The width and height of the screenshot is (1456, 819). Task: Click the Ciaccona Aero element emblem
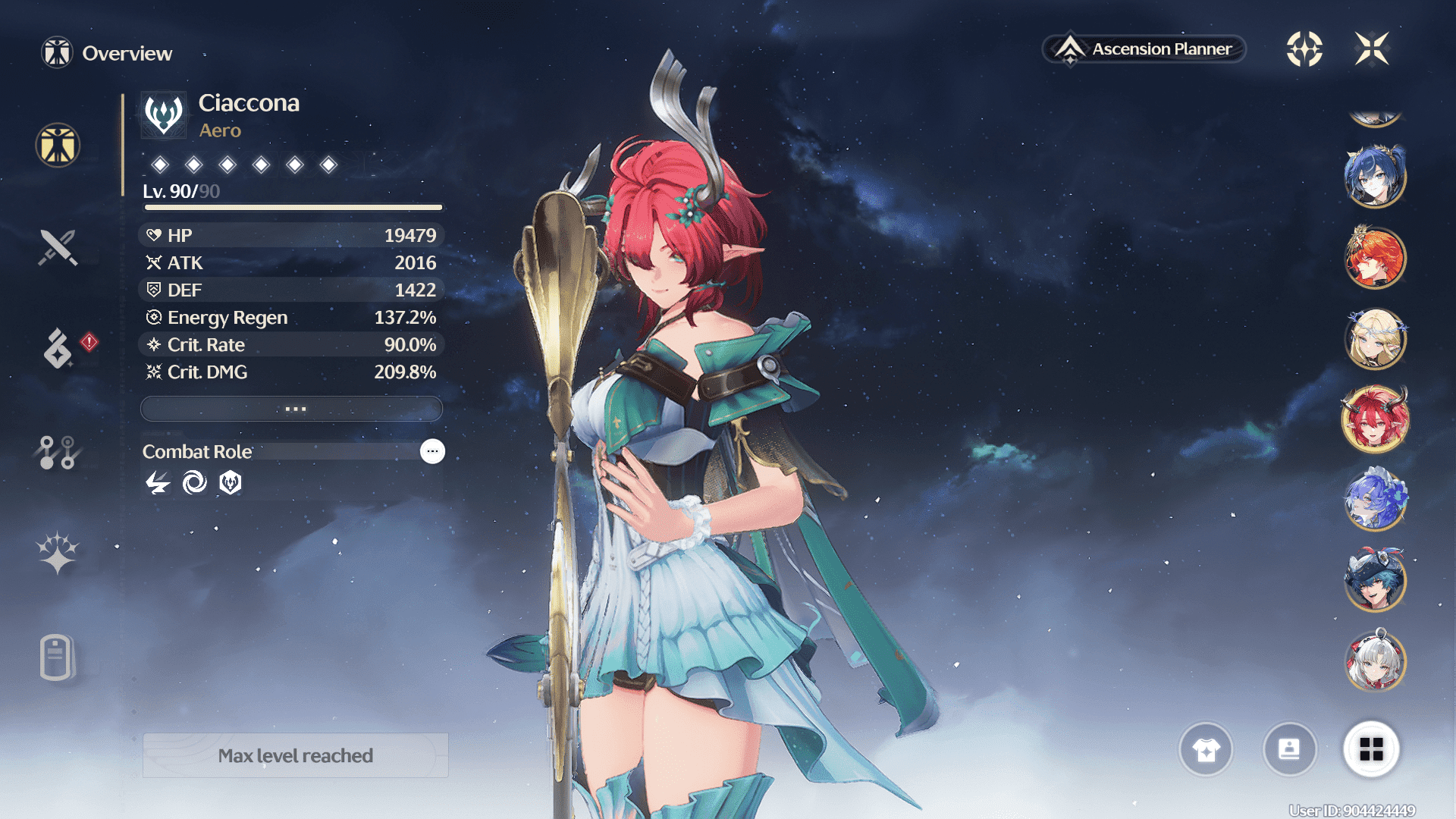pos(164,115)
